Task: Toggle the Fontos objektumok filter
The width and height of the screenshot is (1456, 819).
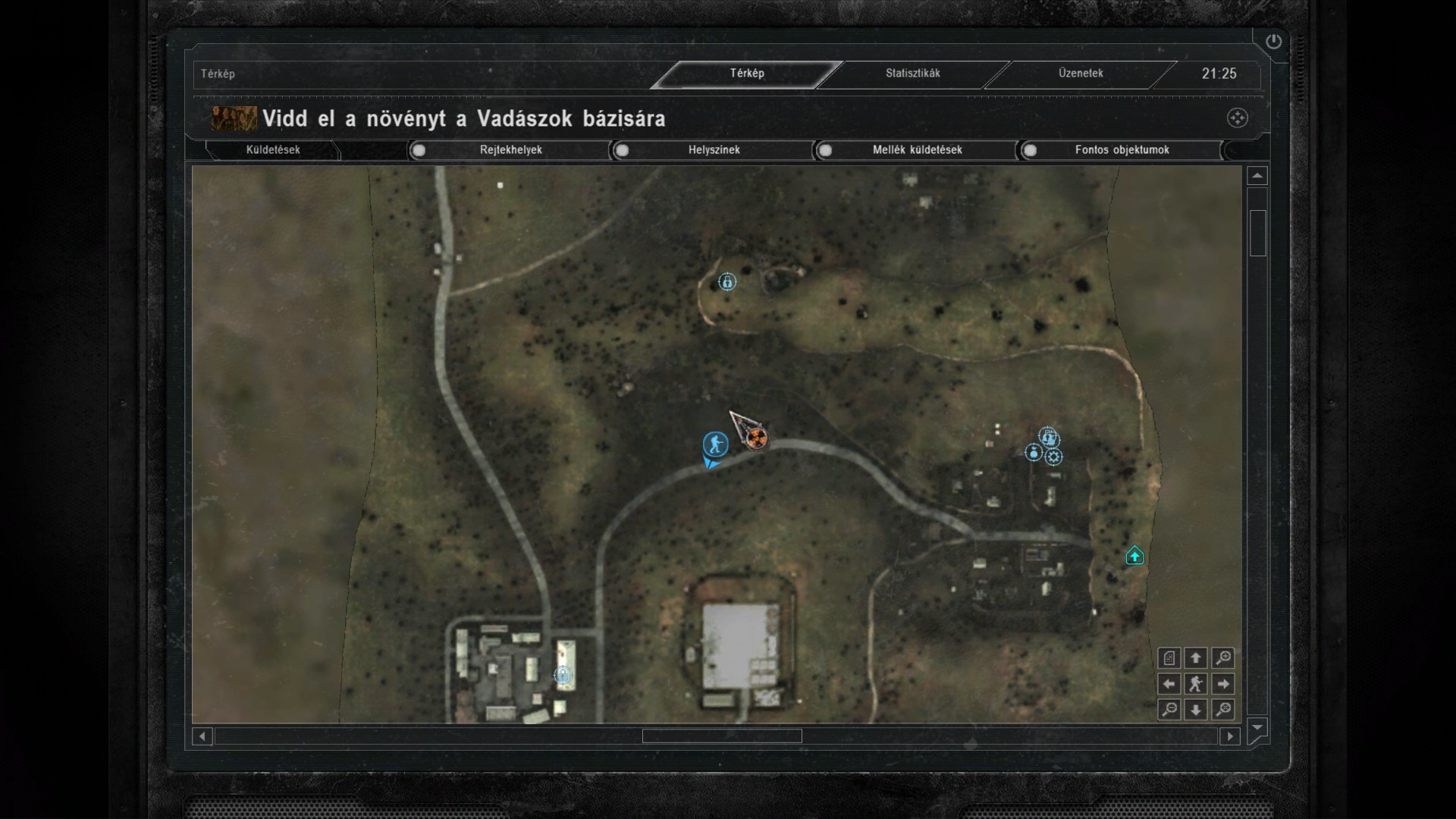Action: pyautogui.click(x=1030, y=150)
